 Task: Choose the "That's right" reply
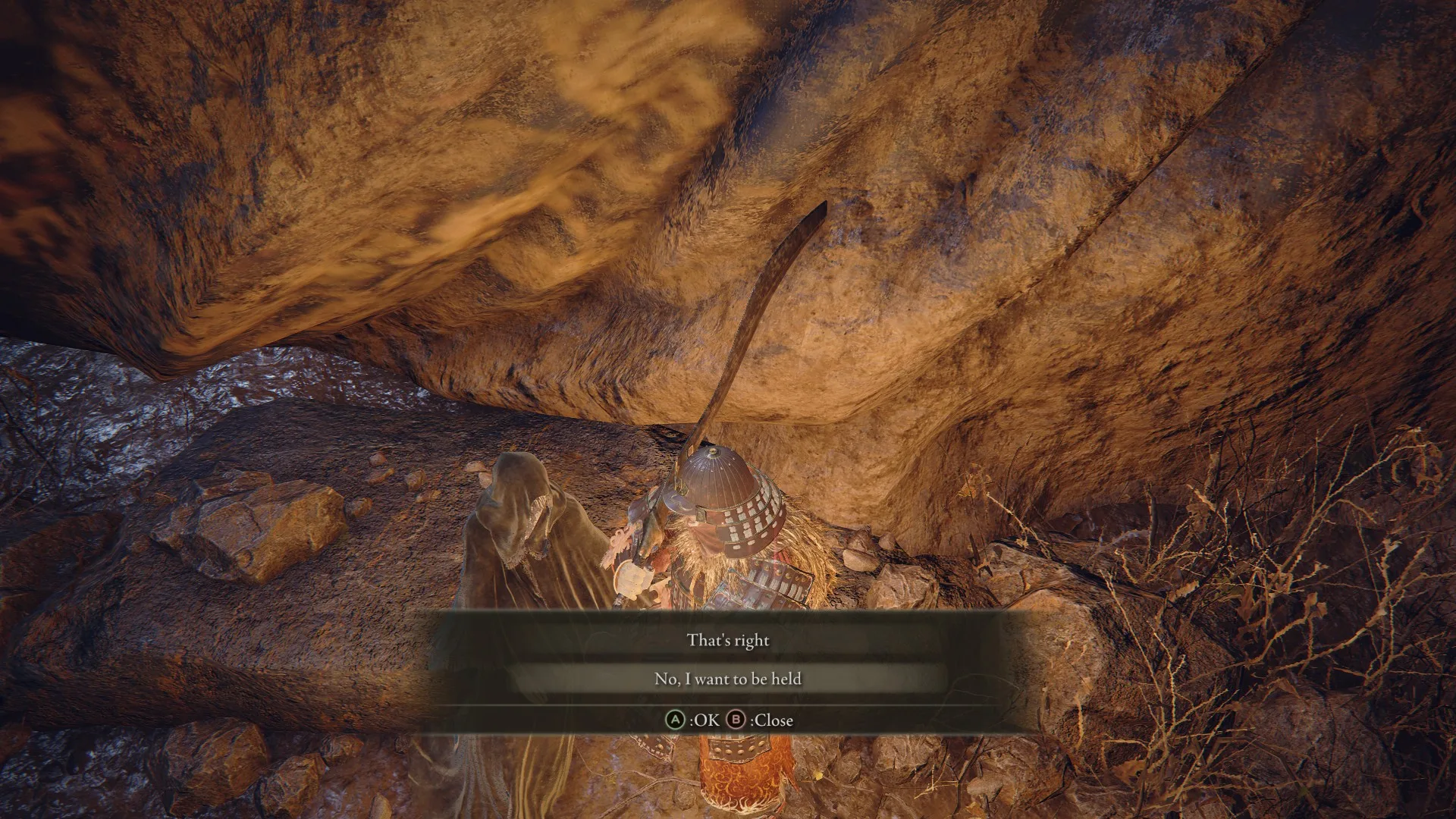[x=728, y=640]
